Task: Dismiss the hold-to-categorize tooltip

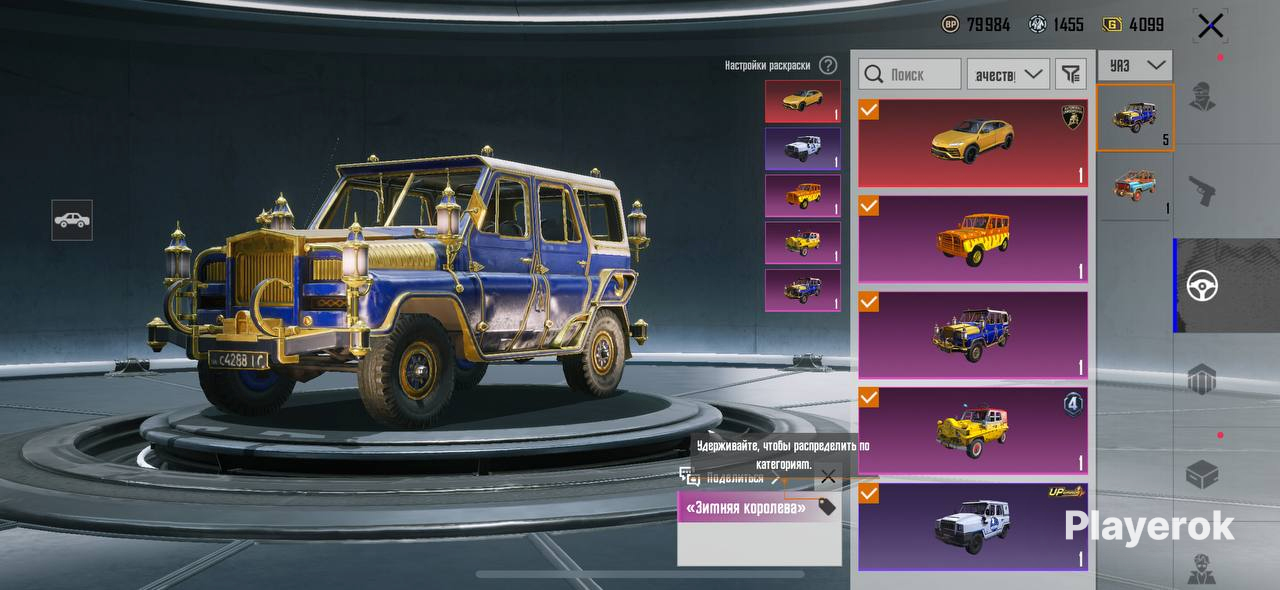Action: [x=828, y=477]
